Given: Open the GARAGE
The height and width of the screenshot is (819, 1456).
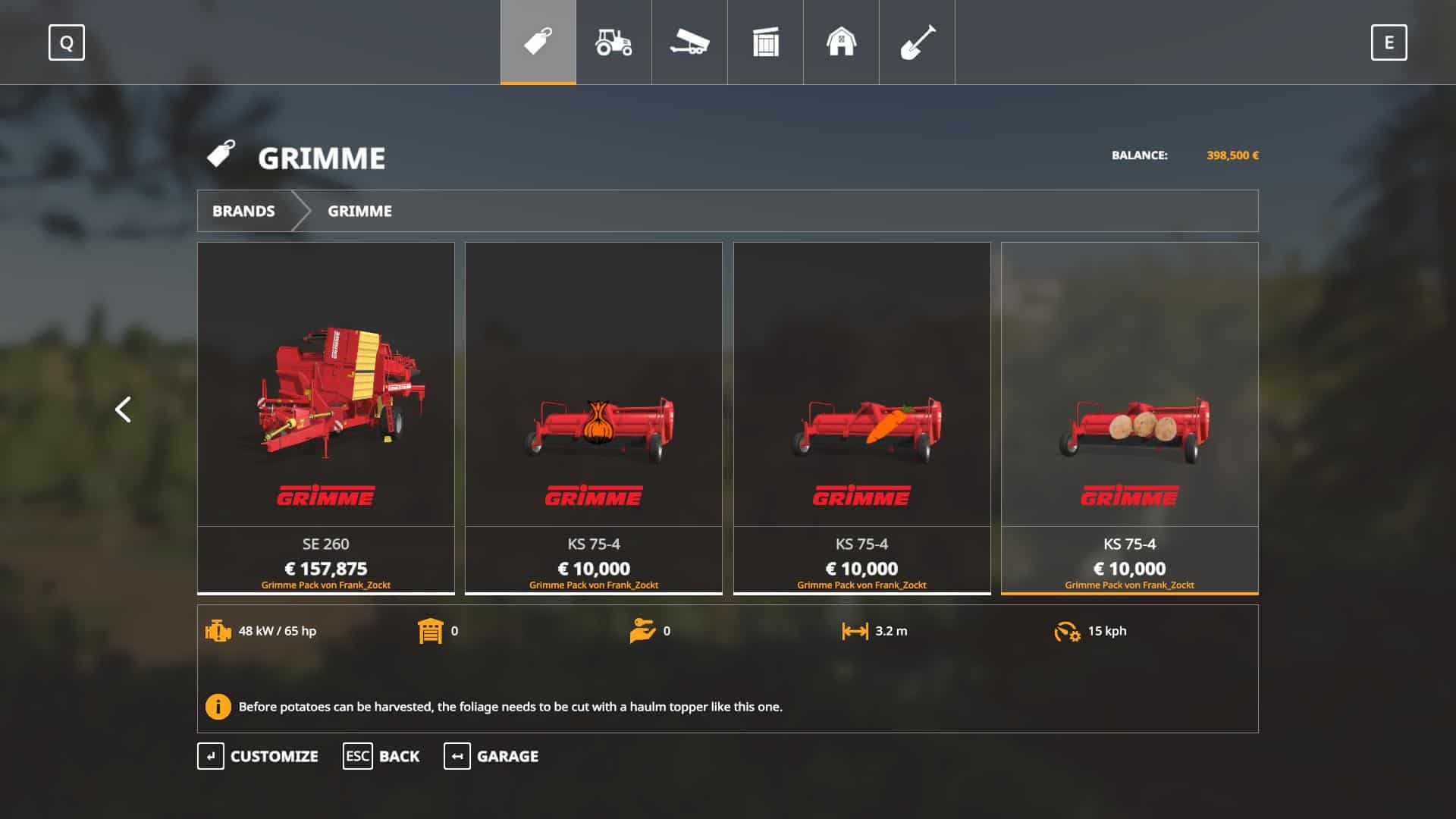Looking at the screenshot, I should pyautogui.click(x=491, y=756).
